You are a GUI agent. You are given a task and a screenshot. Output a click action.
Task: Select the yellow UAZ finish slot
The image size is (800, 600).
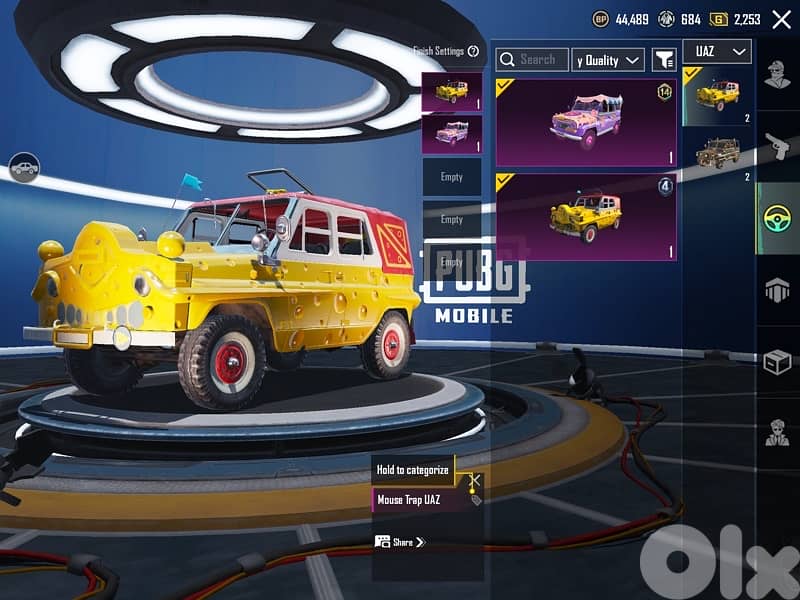451,92
